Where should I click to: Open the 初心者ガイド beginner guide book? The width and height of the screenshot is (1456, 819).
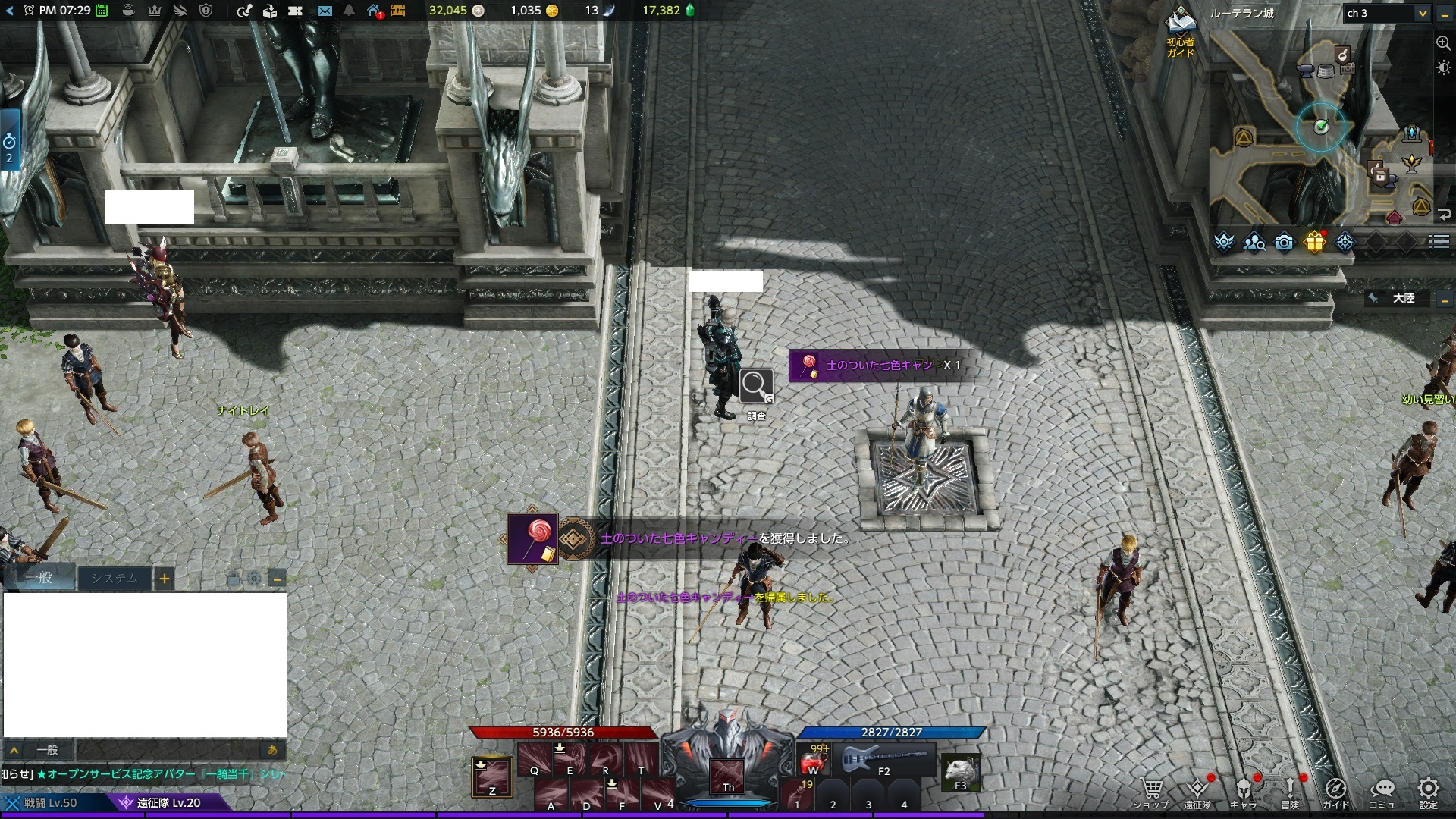pos(1181,30)
